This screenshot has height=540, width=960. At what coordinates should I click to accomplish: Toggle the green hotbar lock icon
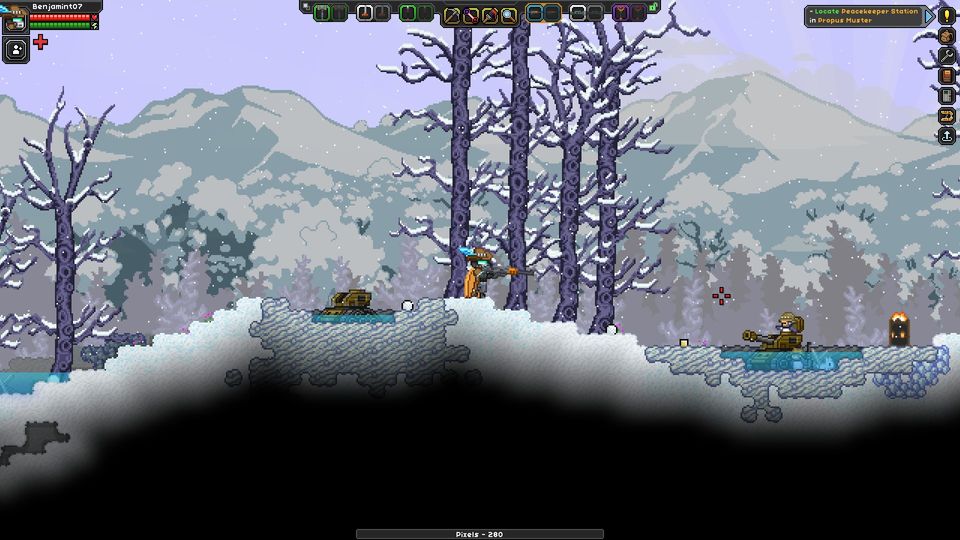pyautogui.click(x=653, y=8)
